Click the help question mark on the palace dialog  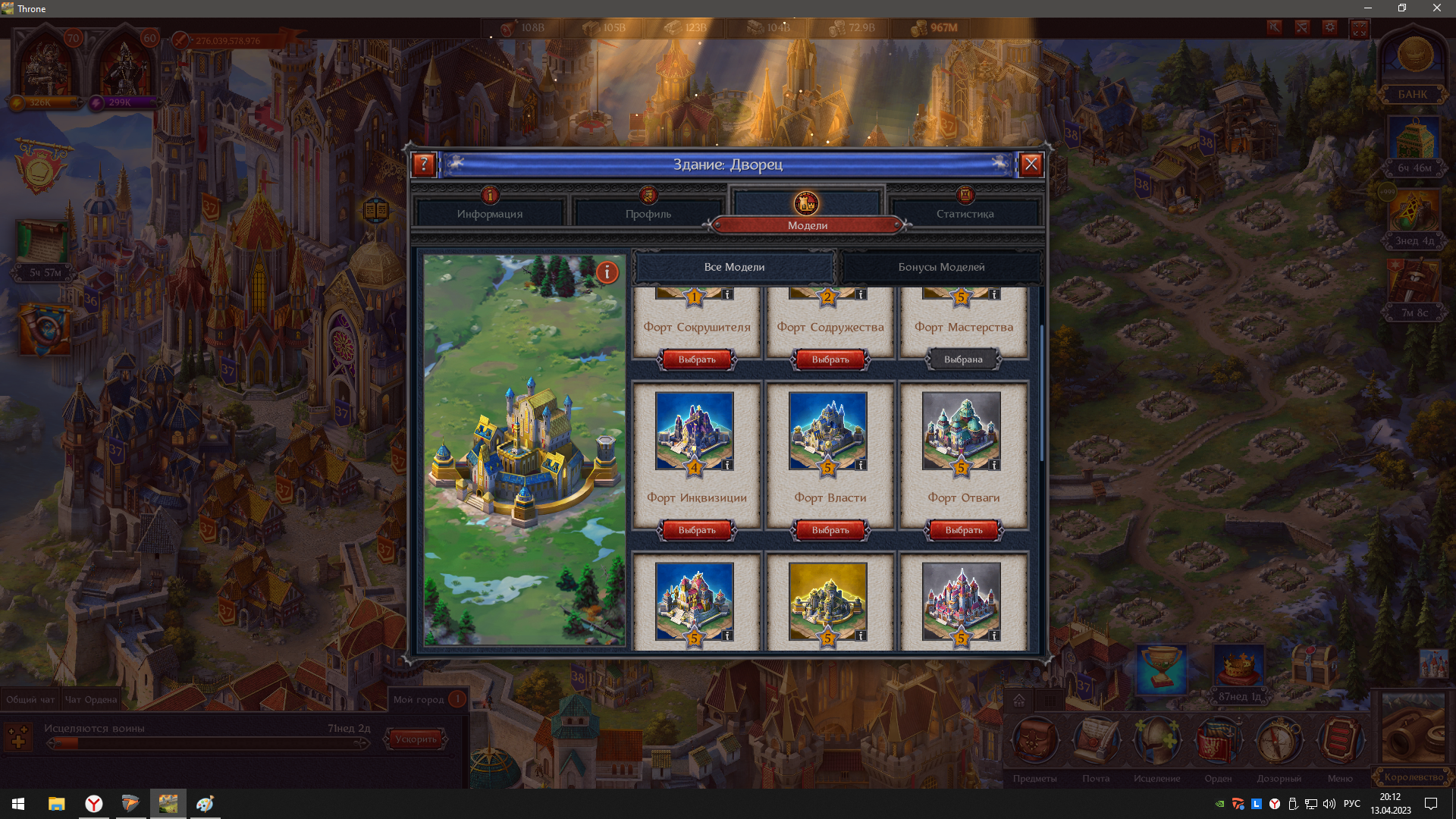(423, 164)
